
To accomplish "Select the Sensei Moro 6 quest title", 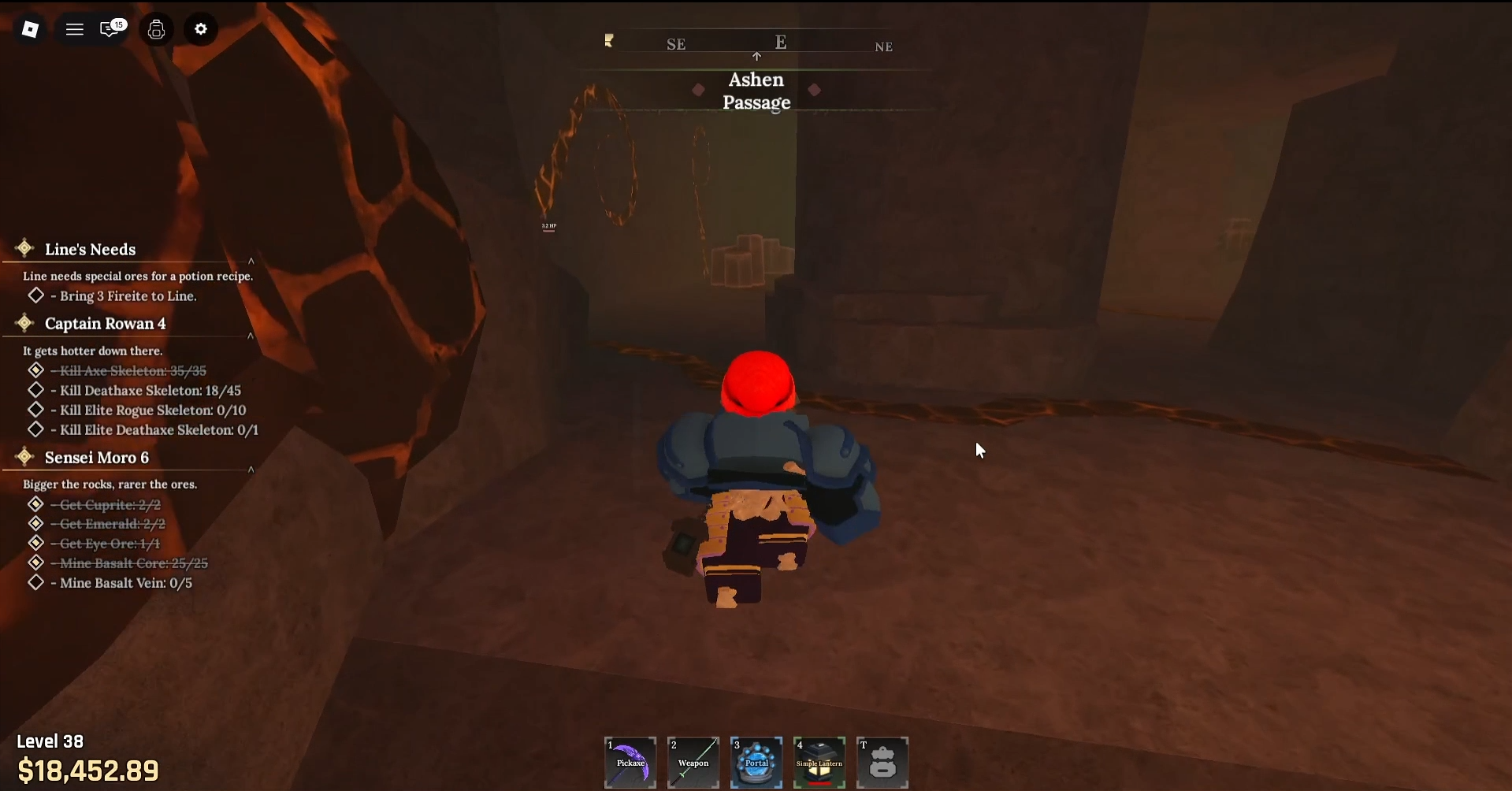I will [x=97, y=457].
